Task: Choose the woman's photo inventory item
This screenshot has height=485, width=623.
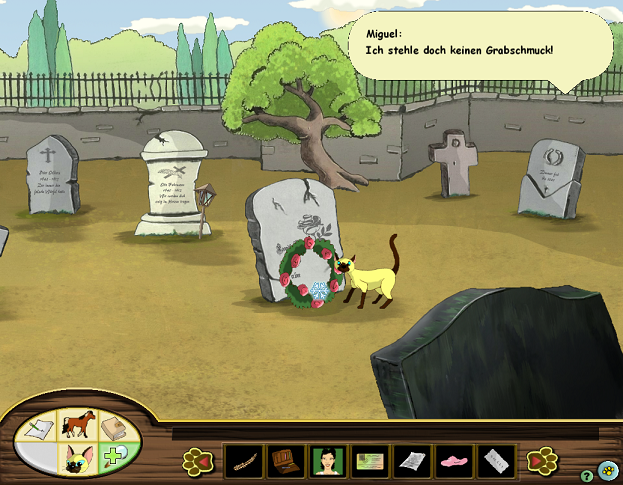Action: click(328, 461)
